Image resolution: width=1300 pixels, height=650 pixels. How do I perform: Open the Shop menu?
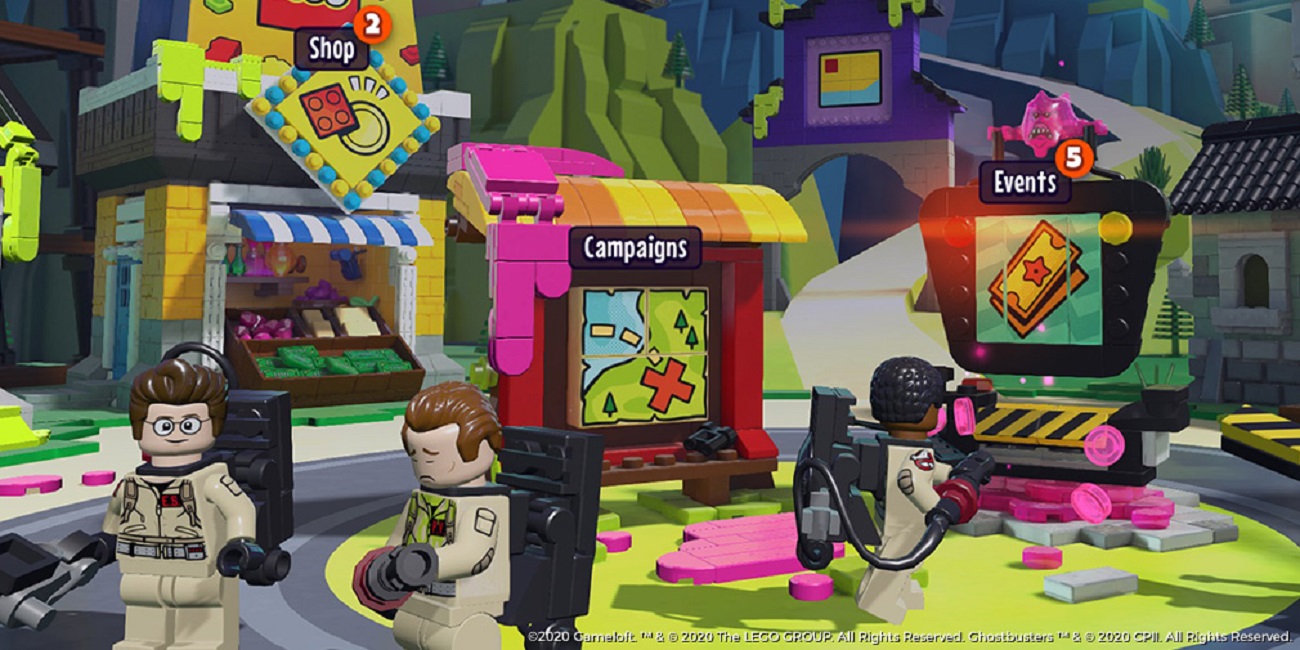[331, 49]
